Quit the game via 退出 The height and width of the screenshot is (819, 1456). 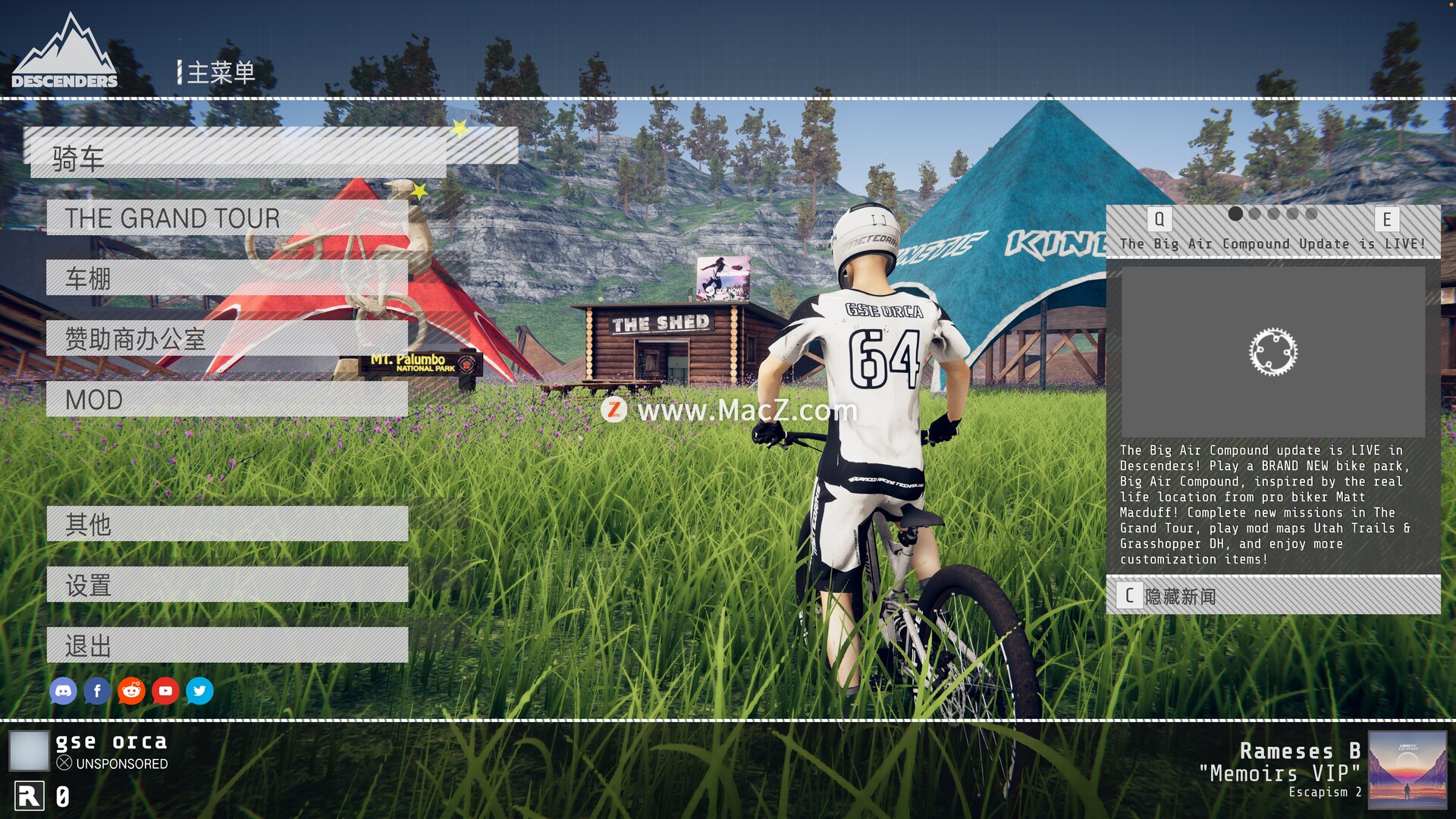[227, 645]
